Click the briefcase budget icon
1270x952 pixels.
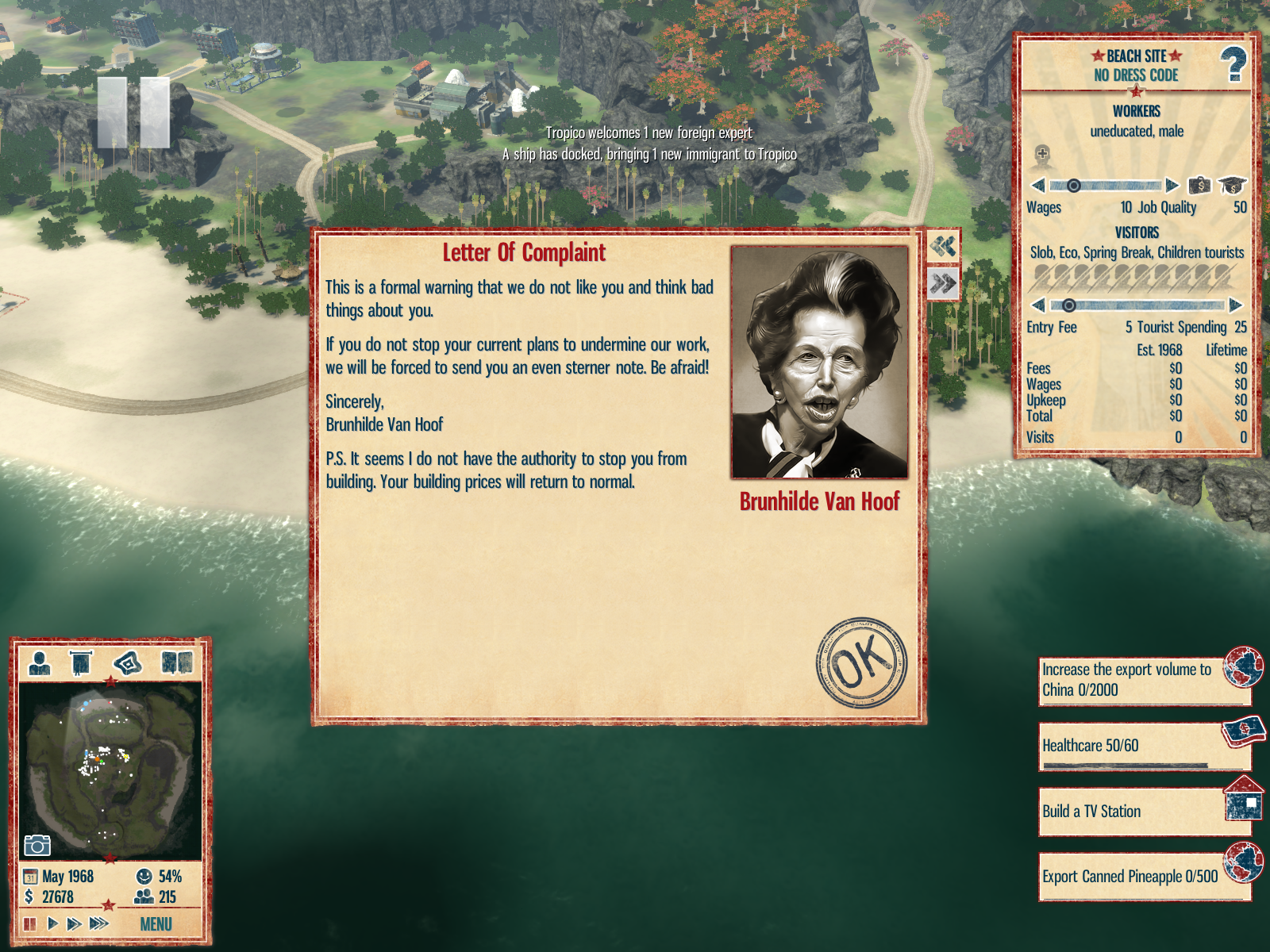(x=1199, y=186)
